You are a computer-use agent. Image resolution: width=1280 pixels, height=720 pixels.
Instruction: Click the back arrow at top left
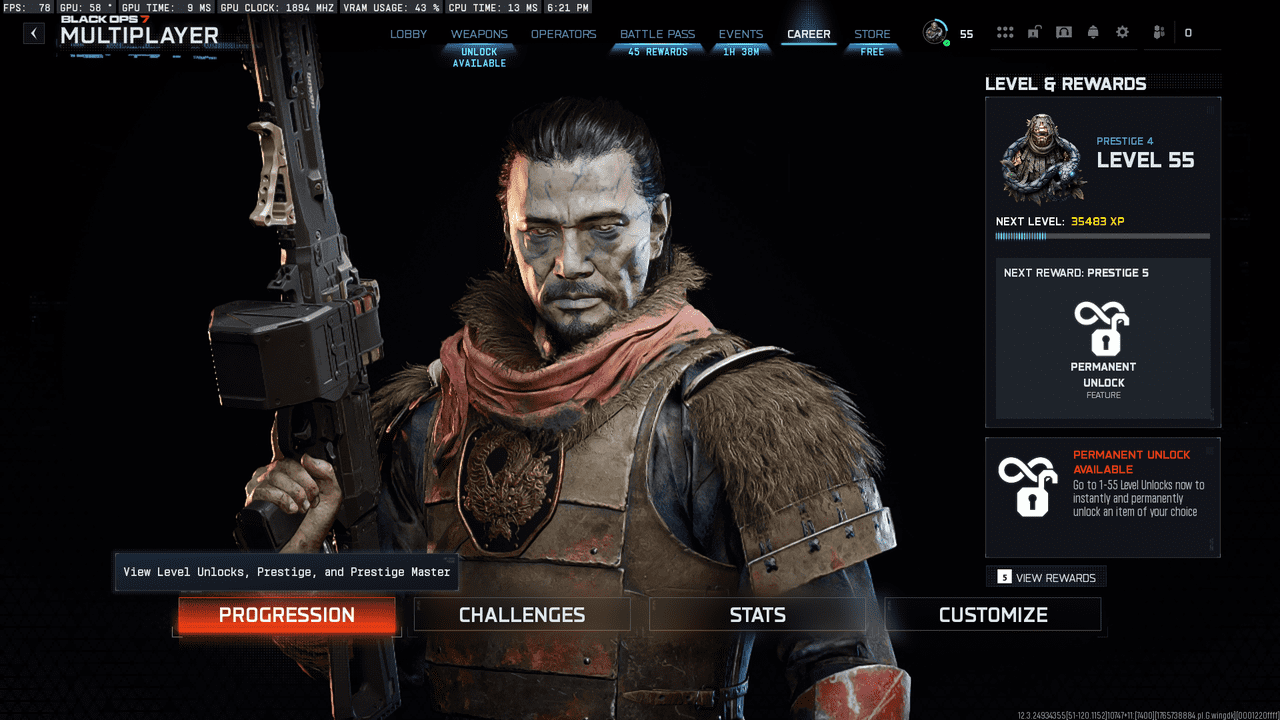(33, 32)
